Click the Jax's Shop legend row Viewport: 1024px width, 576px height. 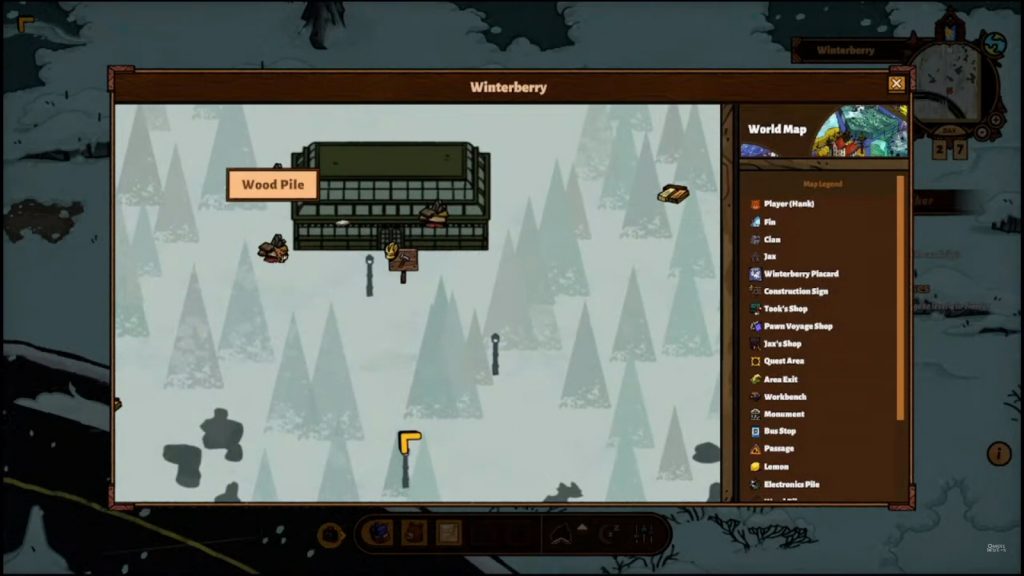782,344
